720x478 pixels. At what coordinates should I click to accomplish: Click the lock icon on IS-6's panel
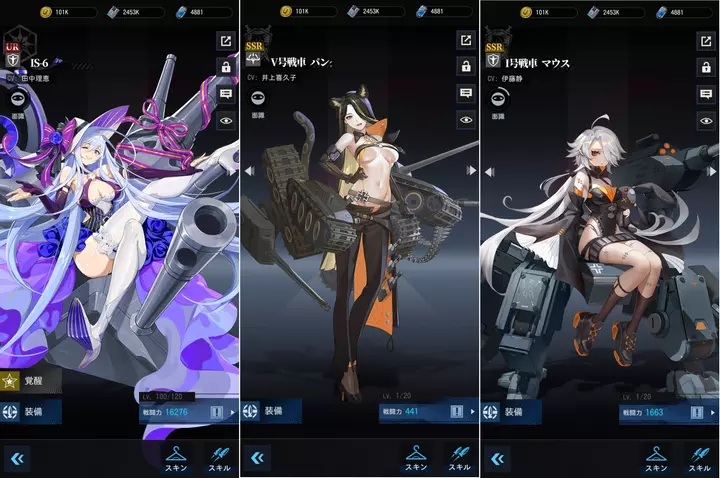click(226, 67)
